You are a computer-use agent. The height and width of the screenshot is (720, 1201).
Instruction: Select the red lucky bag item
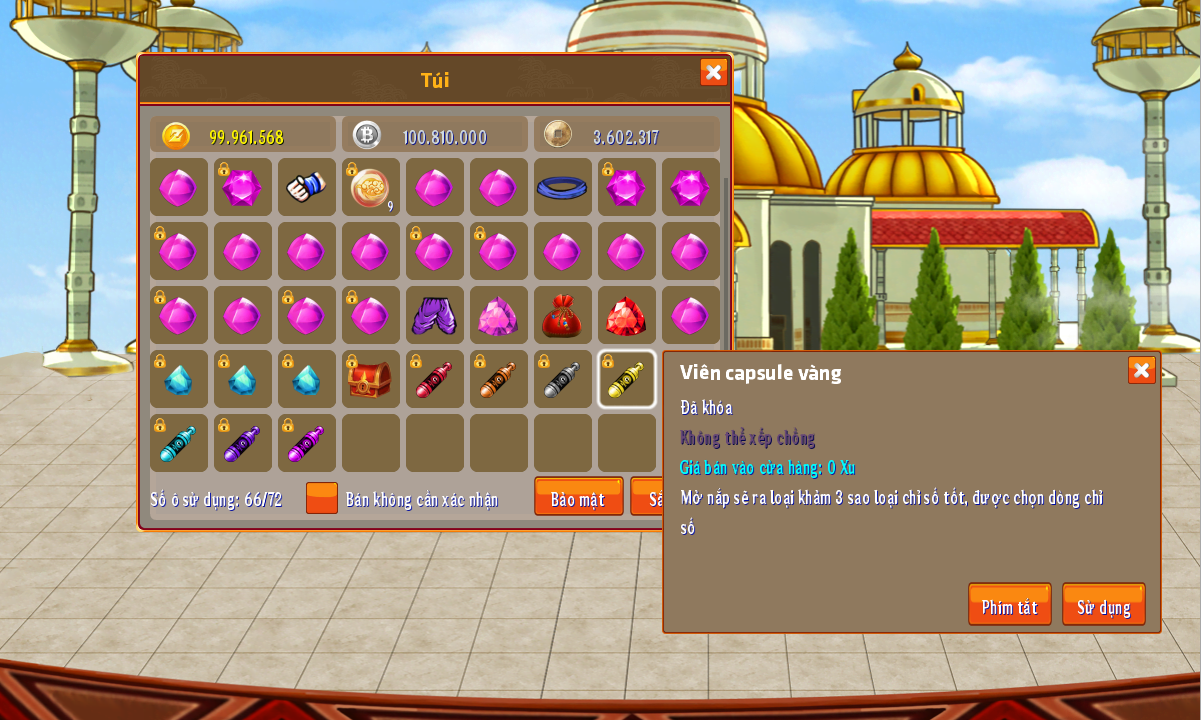(562, 315)
